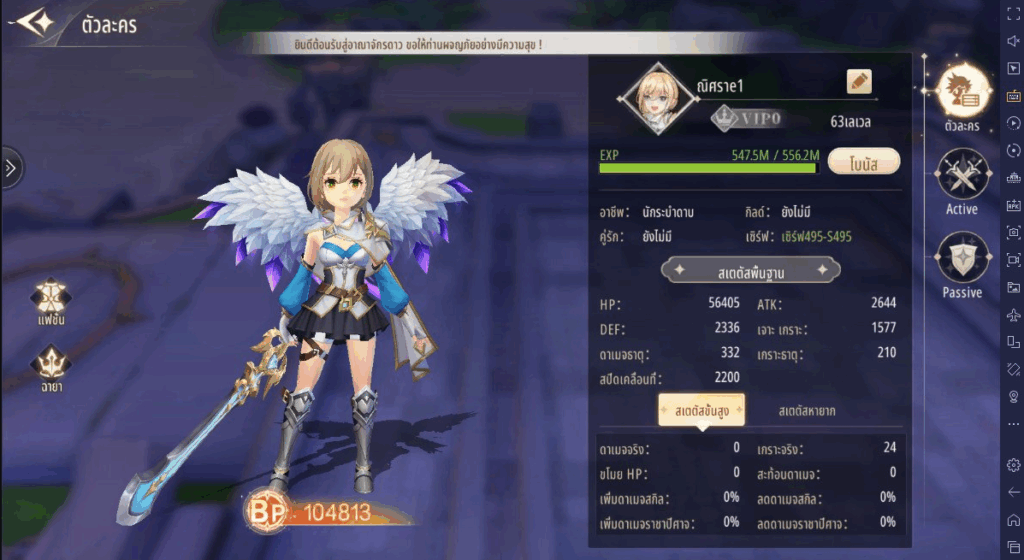Click the emulator home button
The height and width of the screenshot is (560, 1024).
coord(1013,519)
